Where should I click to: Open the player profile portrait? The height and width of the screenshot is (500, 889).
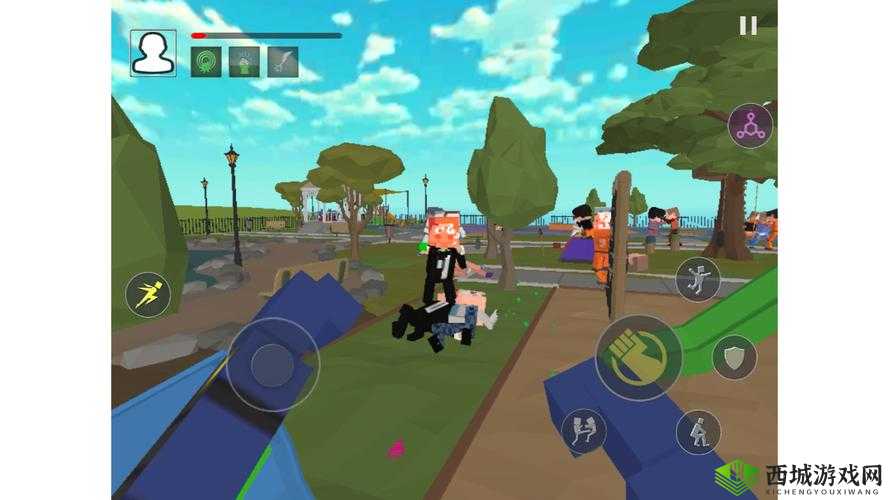click(153, 53)
